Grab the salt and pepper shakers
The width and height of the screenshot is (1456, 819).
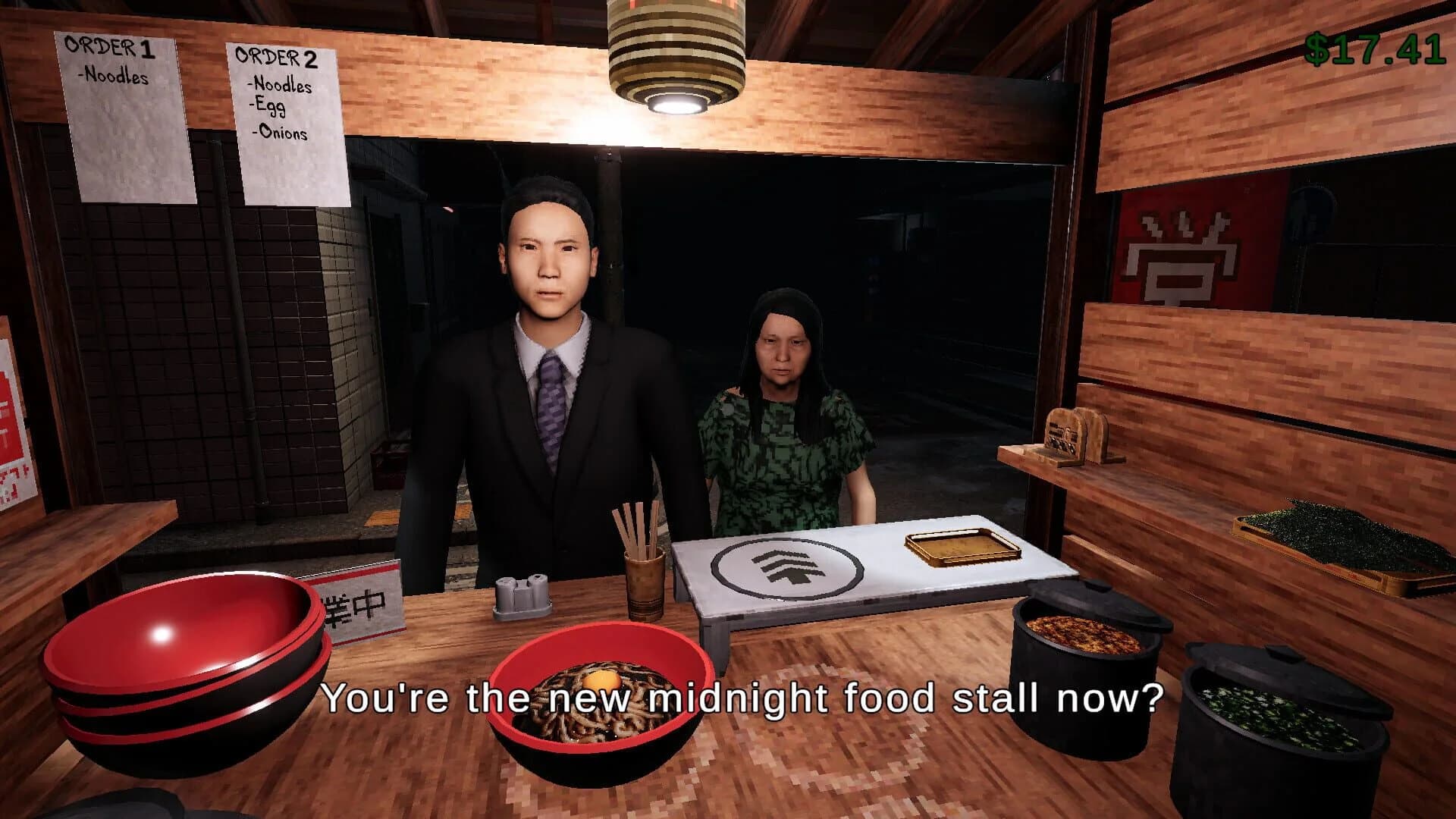pos(523,599)
